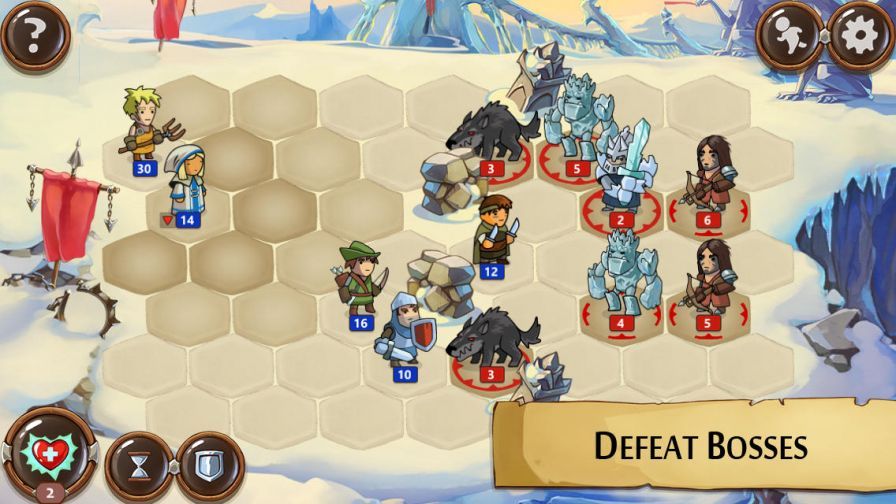Image resolution: width=896 pixels, height=504 pixels.
Task: Select the armored knight unit with 10
Action: (403, 330)
